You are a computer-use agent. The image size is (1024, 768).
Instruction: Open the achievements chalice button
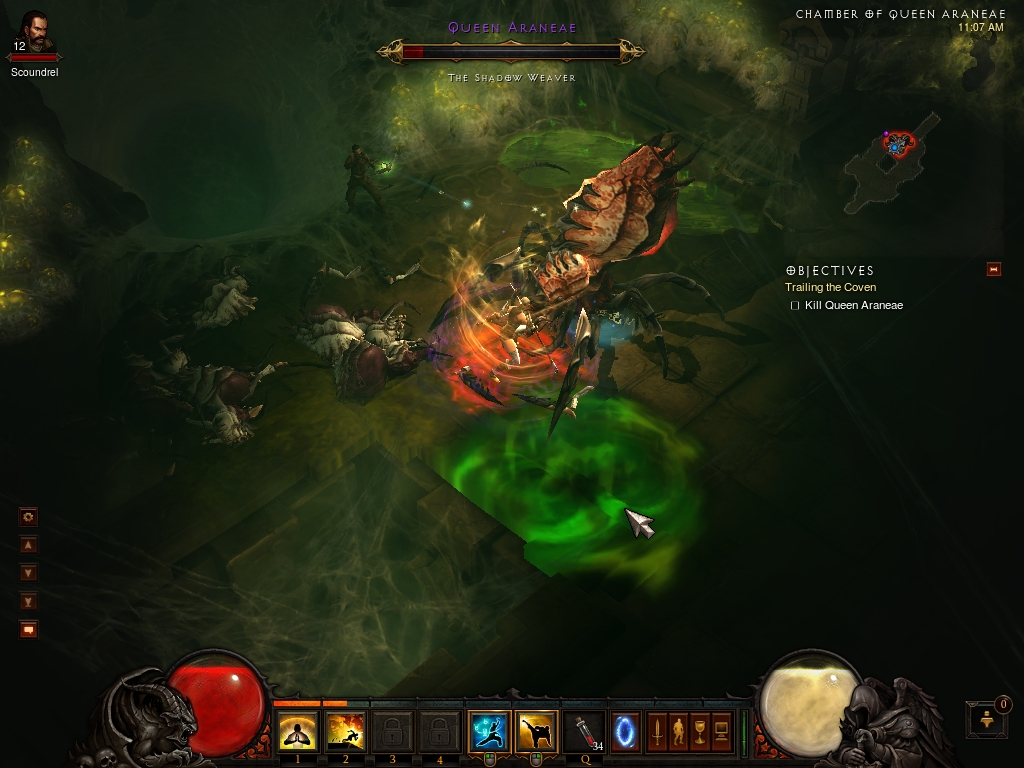coord(700,733)
